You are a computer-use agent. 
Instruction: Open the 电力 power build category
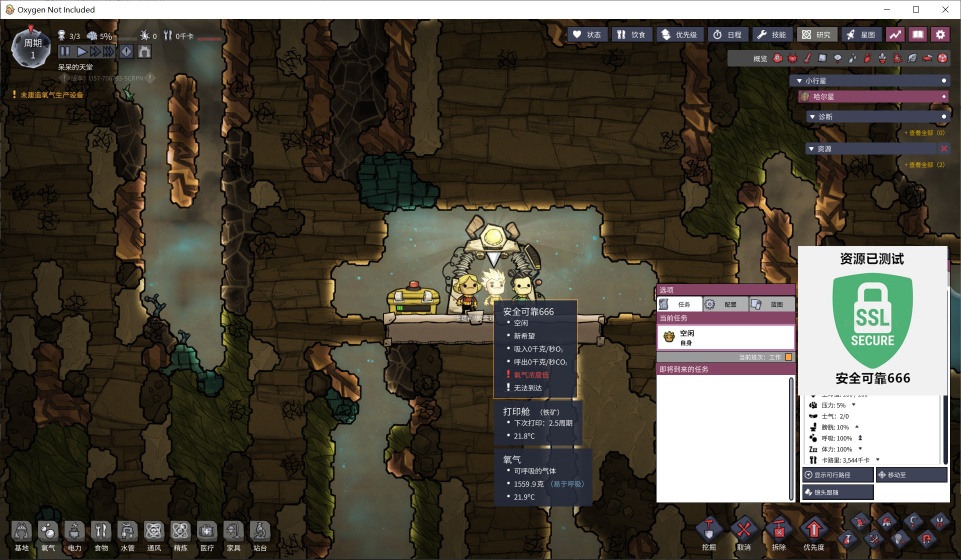(x=74, y=535)
